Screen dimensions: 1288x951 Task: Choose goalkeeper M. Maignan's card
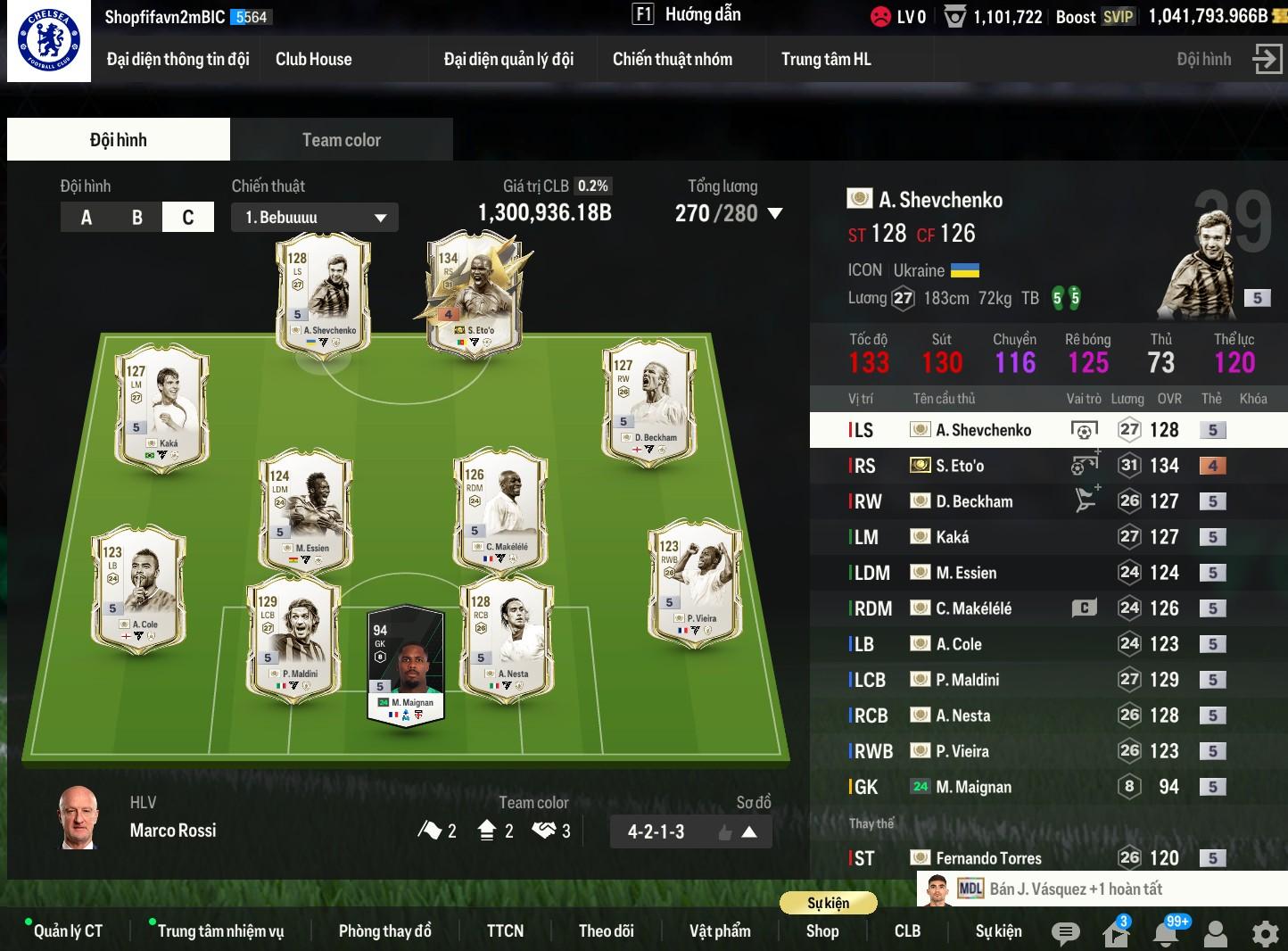point(406,665)
